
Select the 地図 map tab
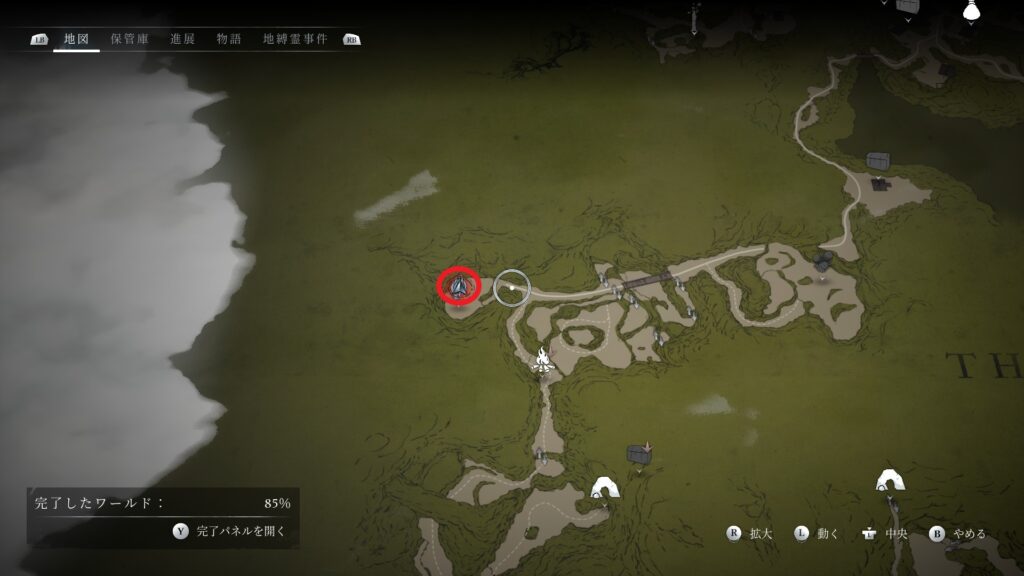[76, 39]
